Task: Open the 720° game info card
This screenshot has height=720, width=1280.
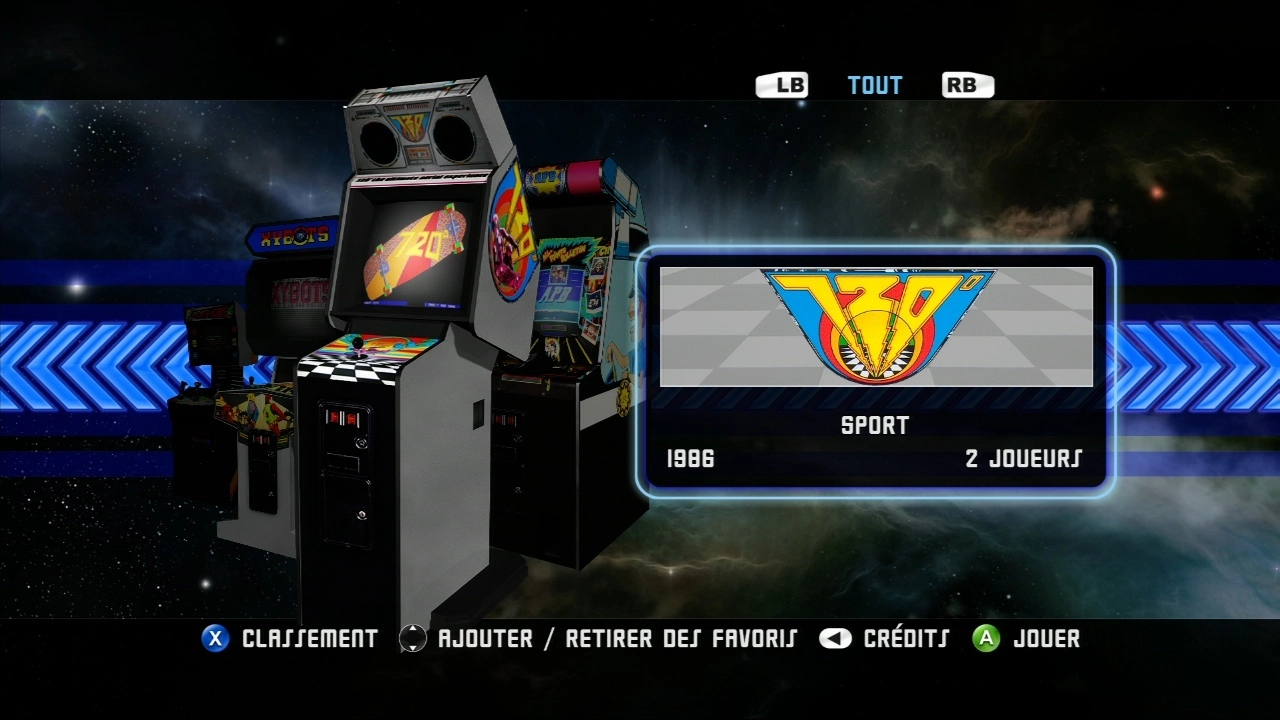Action: pos(875,372)
